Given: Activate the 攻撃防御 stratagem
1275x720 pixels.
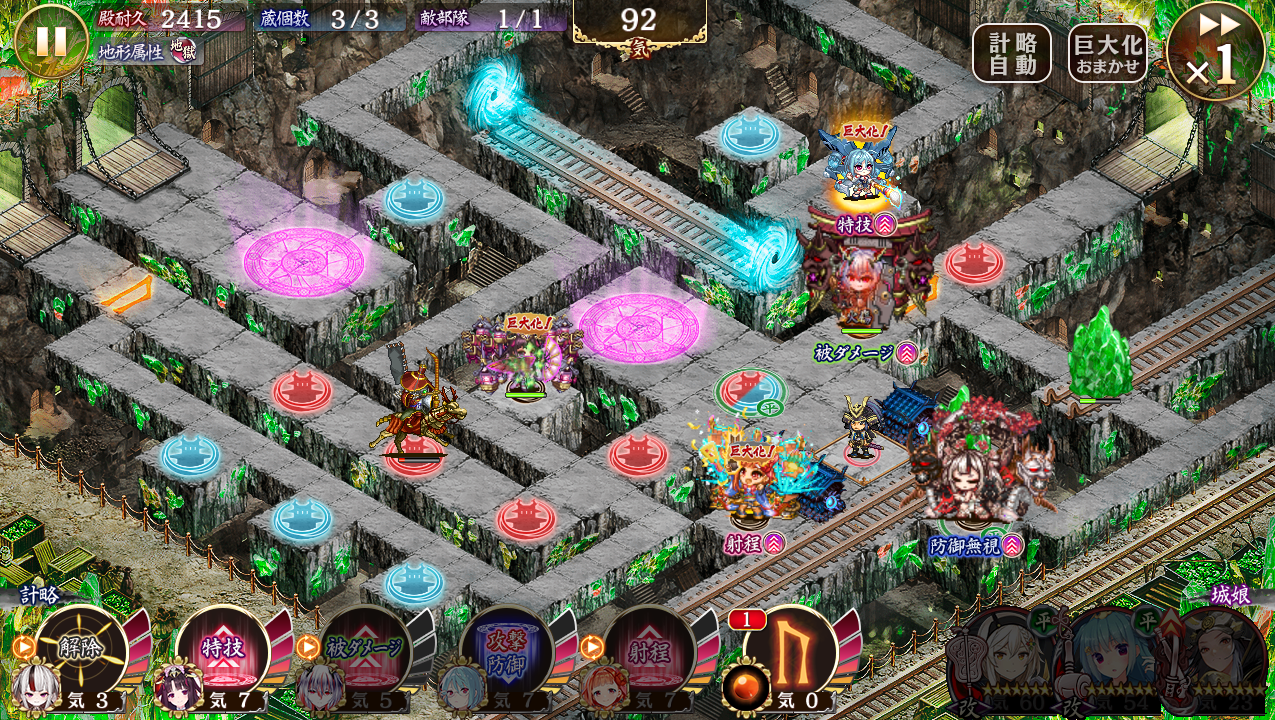Looking at the screenshot, I should pos(507,650).
